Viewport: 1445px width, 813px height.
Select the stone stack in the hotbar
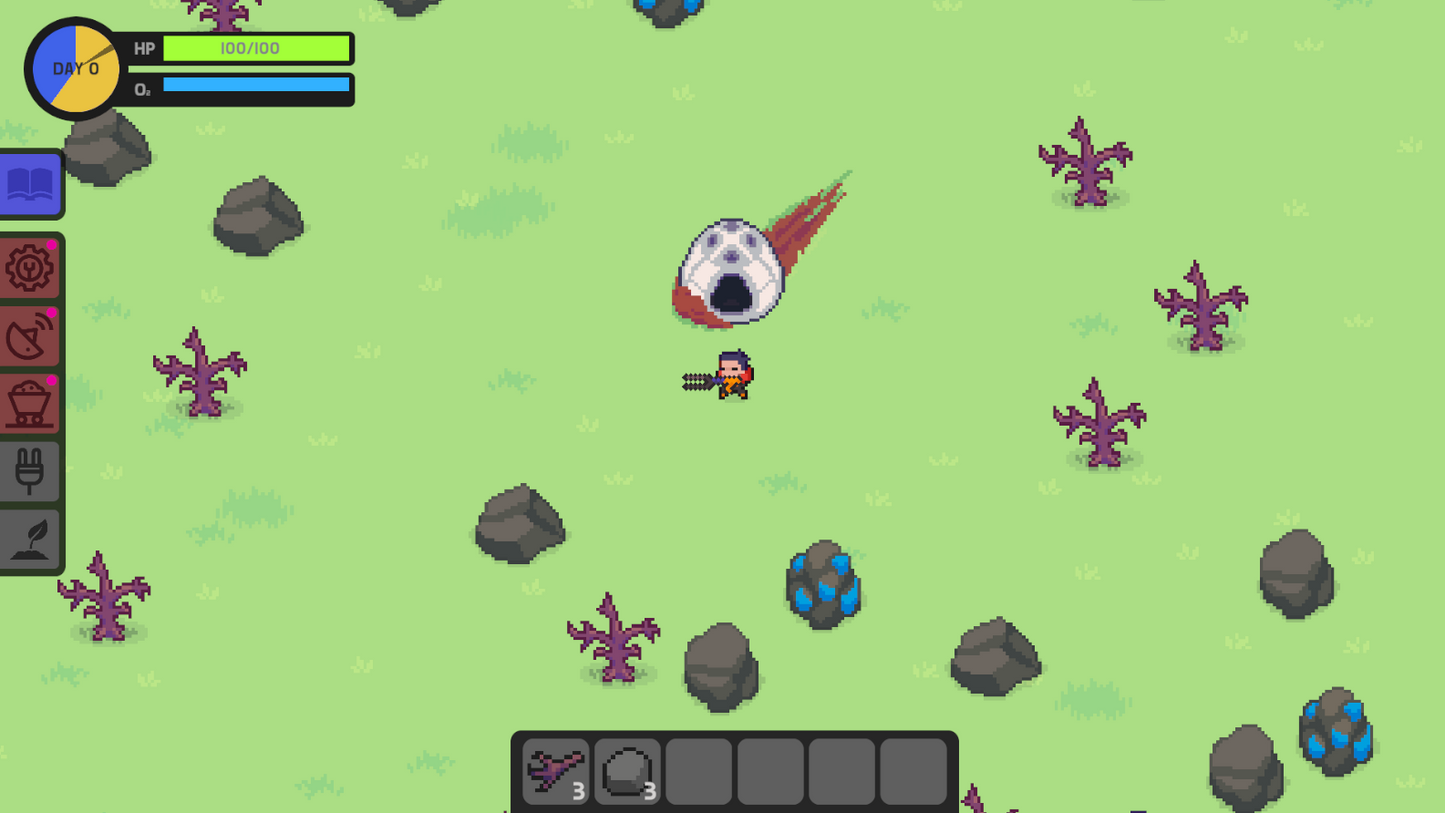627,770
